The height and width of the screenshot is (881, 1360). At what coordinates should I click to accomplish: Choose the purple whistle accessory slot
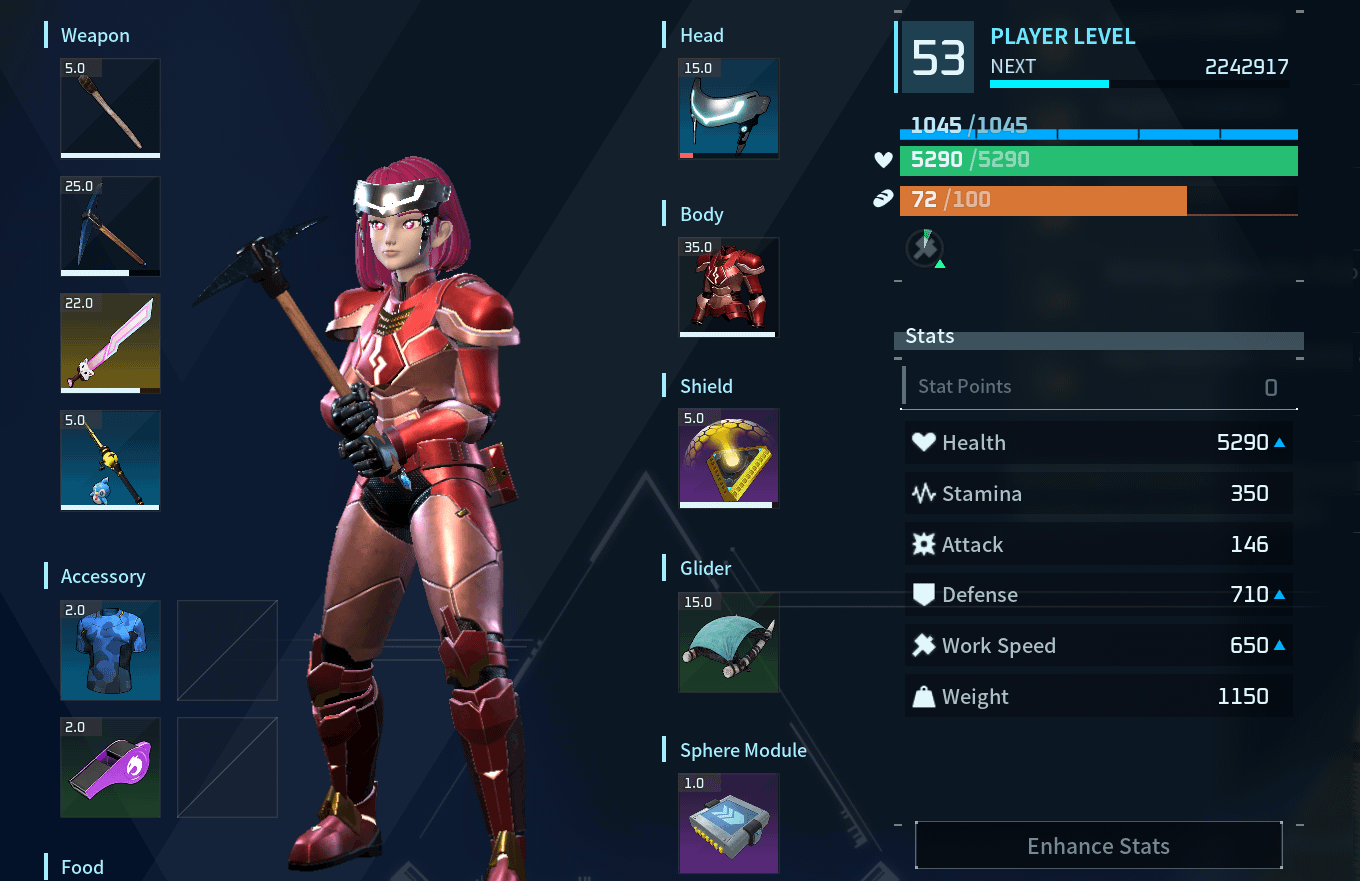pyautogui.click(x=110, y=767)
